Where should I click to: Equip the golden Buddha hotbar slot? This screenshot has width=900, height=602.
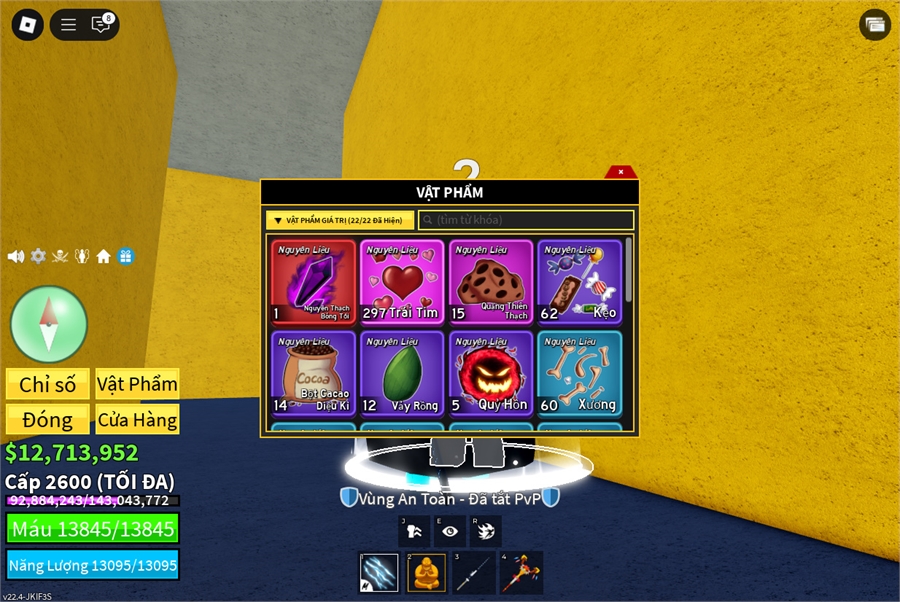pos(426,573)
